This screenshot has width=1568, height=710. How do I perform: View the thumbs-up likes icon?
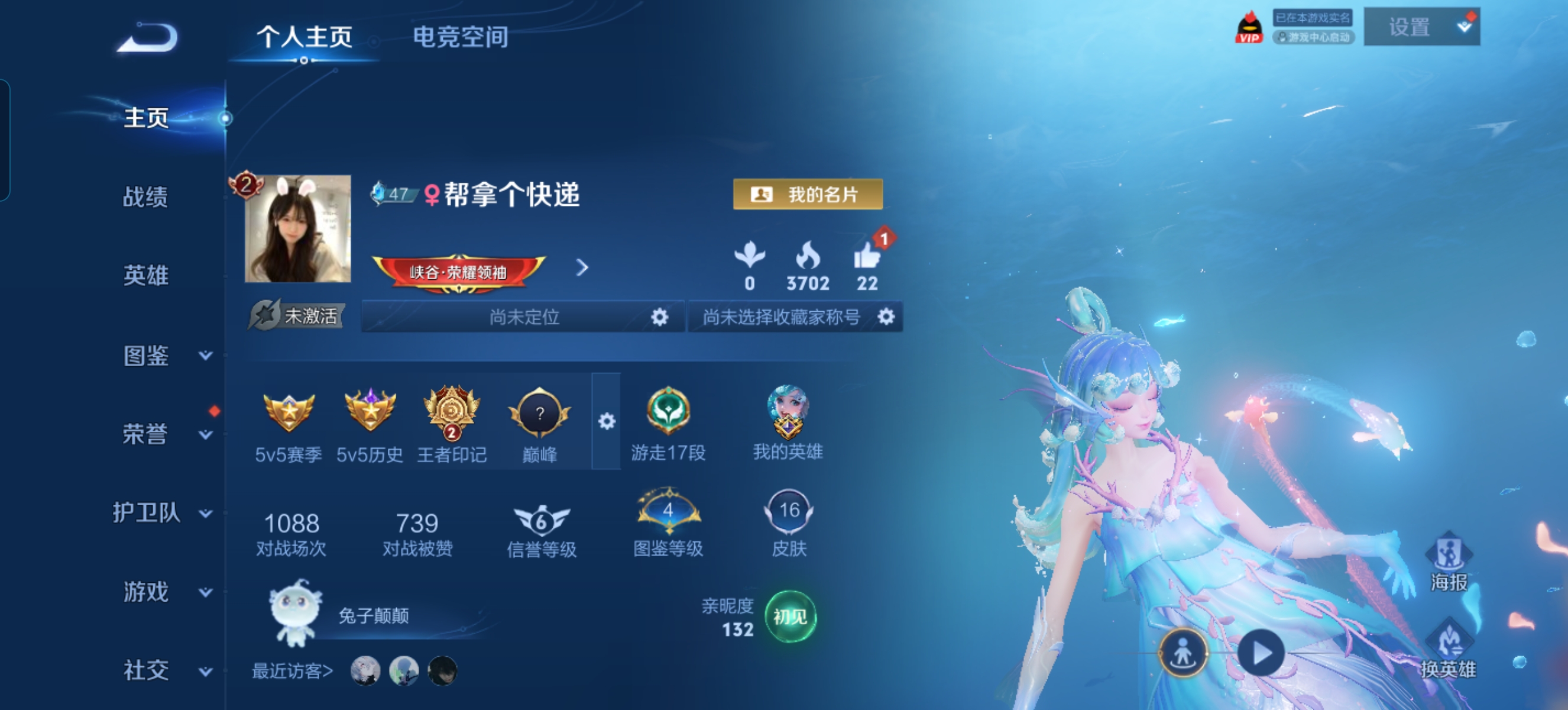pos(866,256)
